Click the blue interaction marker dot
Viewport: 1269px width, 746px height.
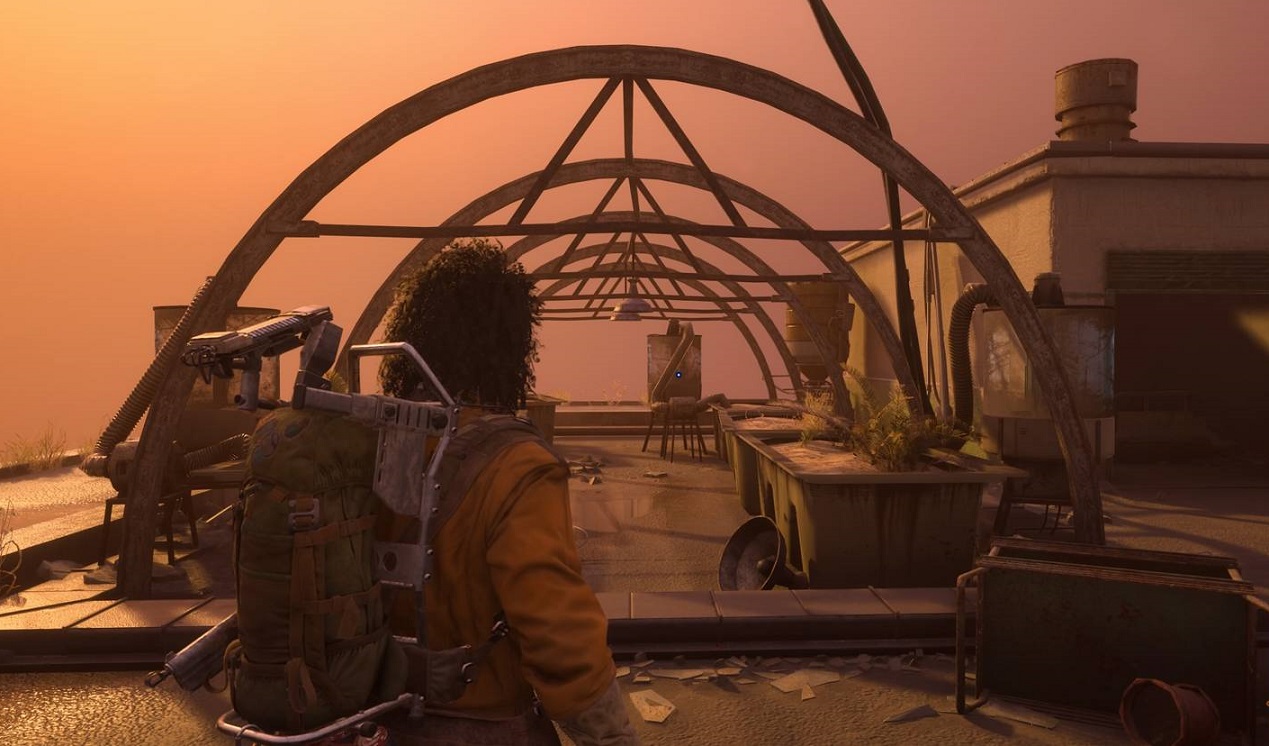(680, 375)
